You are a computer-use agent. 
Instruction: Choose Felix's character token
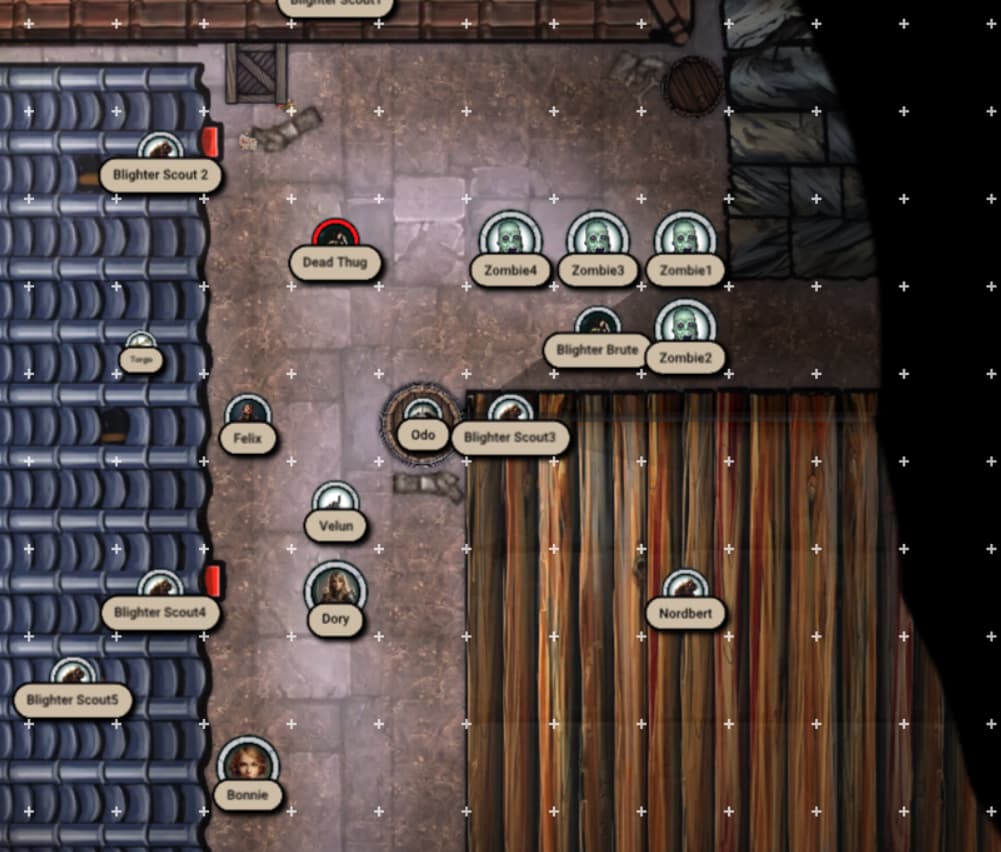[248, 415]
